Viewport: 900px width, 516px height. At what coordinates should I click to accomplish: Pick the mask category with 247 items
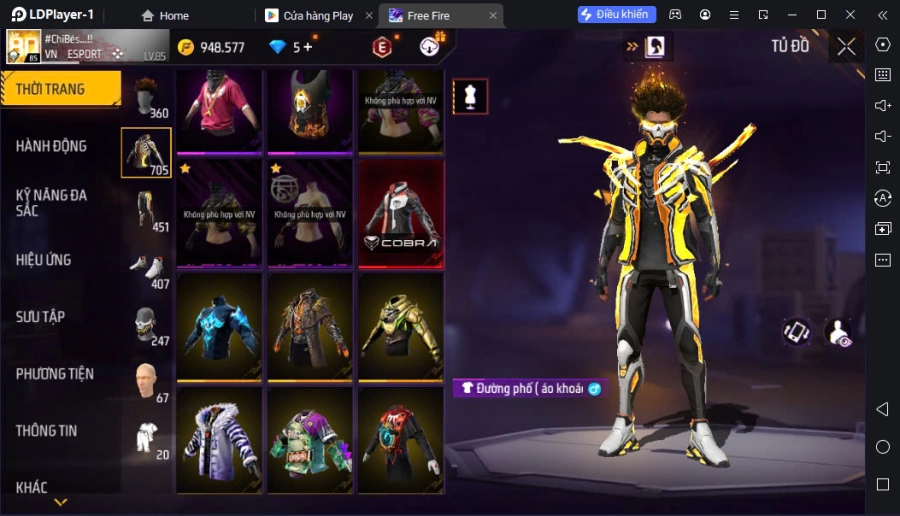click(147, 324)
